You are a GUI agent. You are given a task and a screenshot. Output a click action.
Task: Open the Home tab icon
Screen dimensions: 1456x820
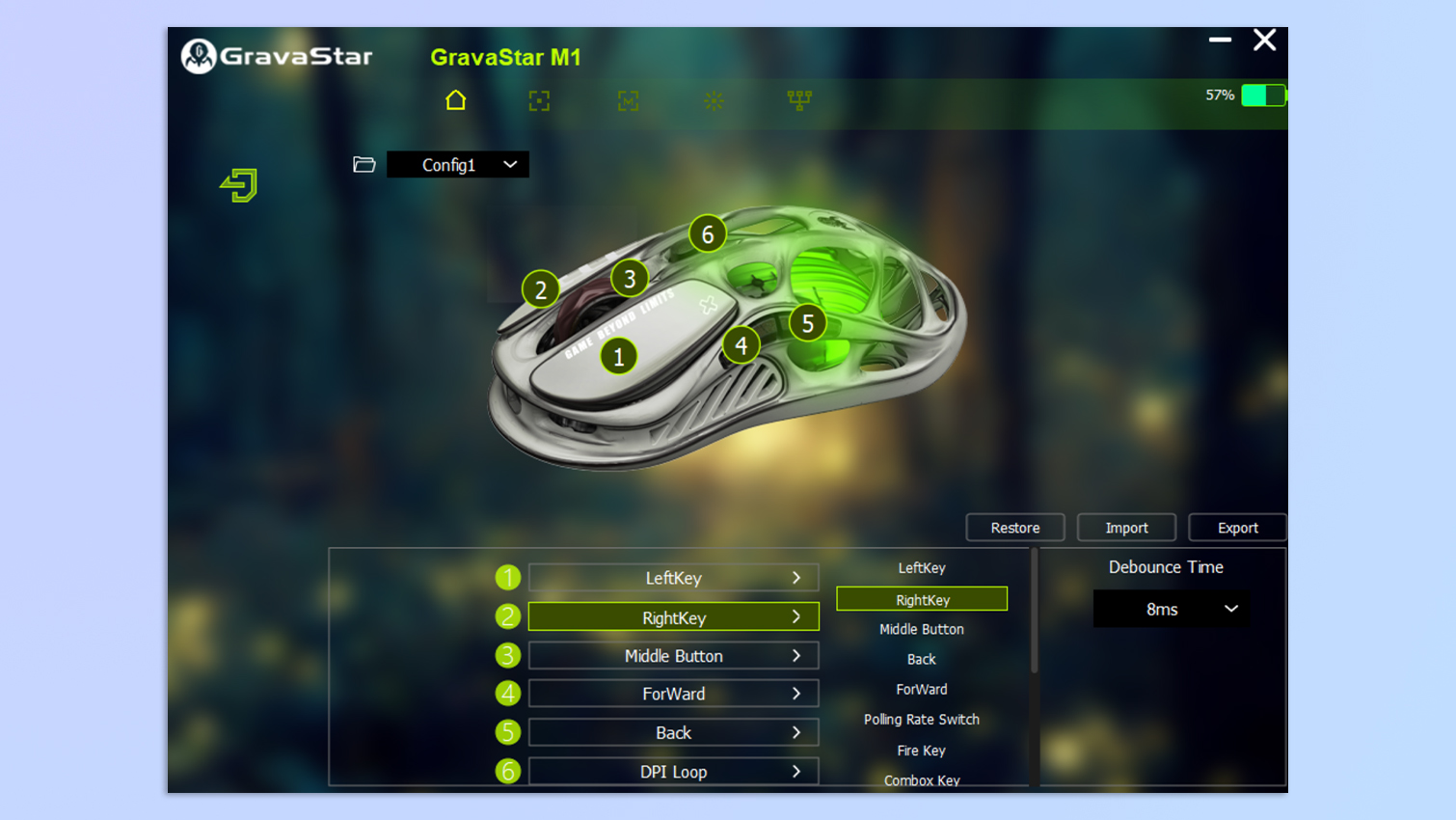[x=455, y=100]
